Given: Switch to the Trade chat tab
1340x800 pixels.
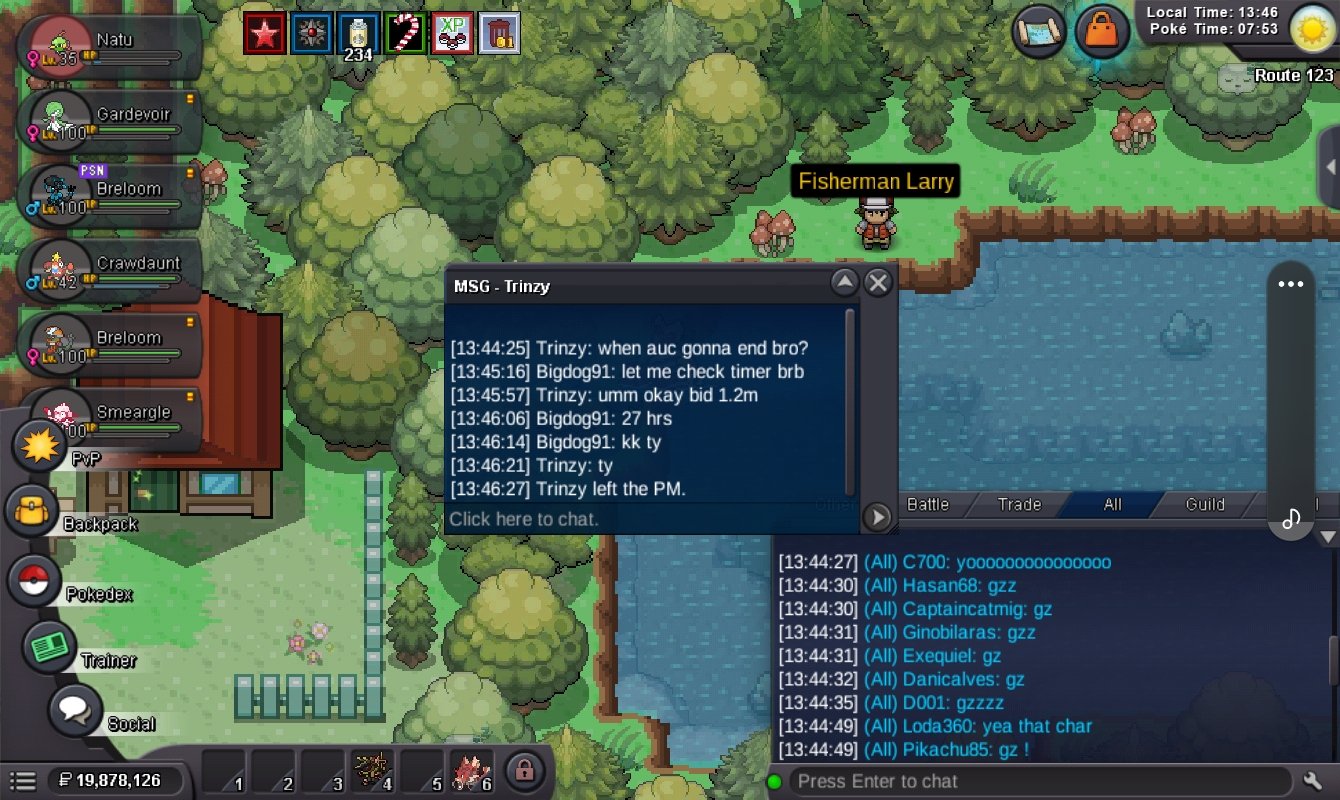Looking at the screenshot, I should [x=1019, y=505].
